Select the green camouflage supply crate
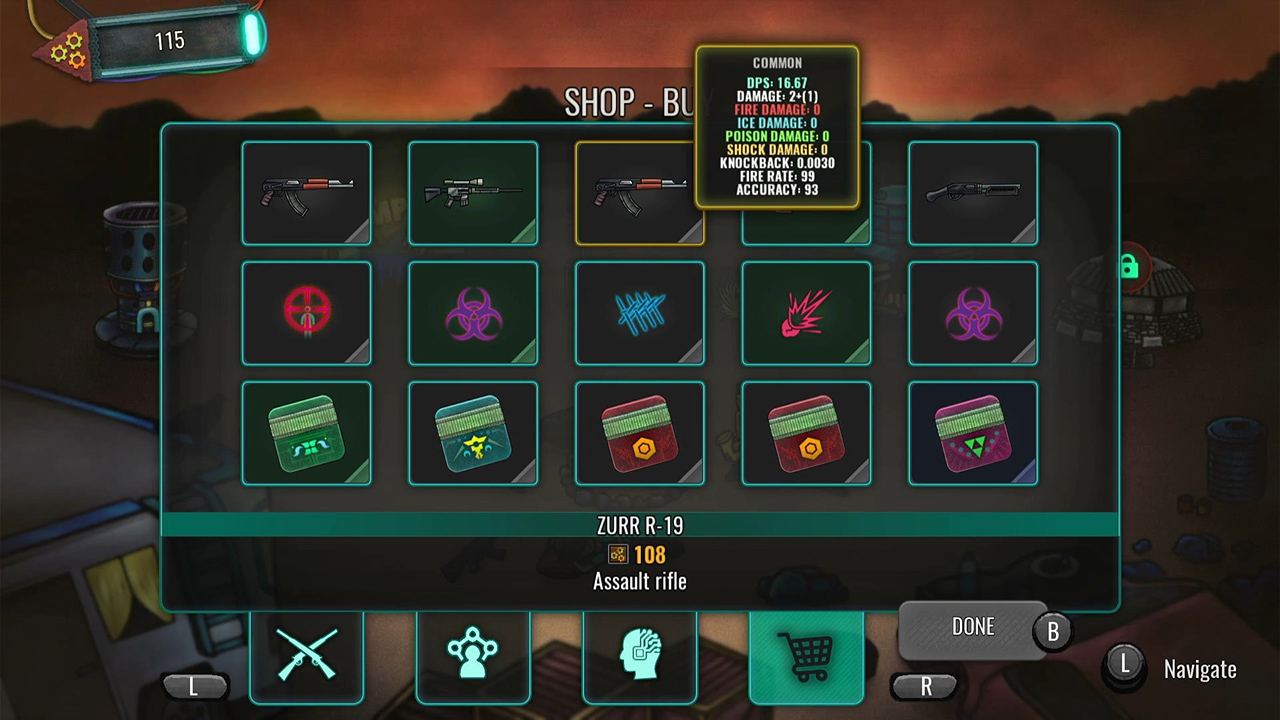 pos(307,433)
